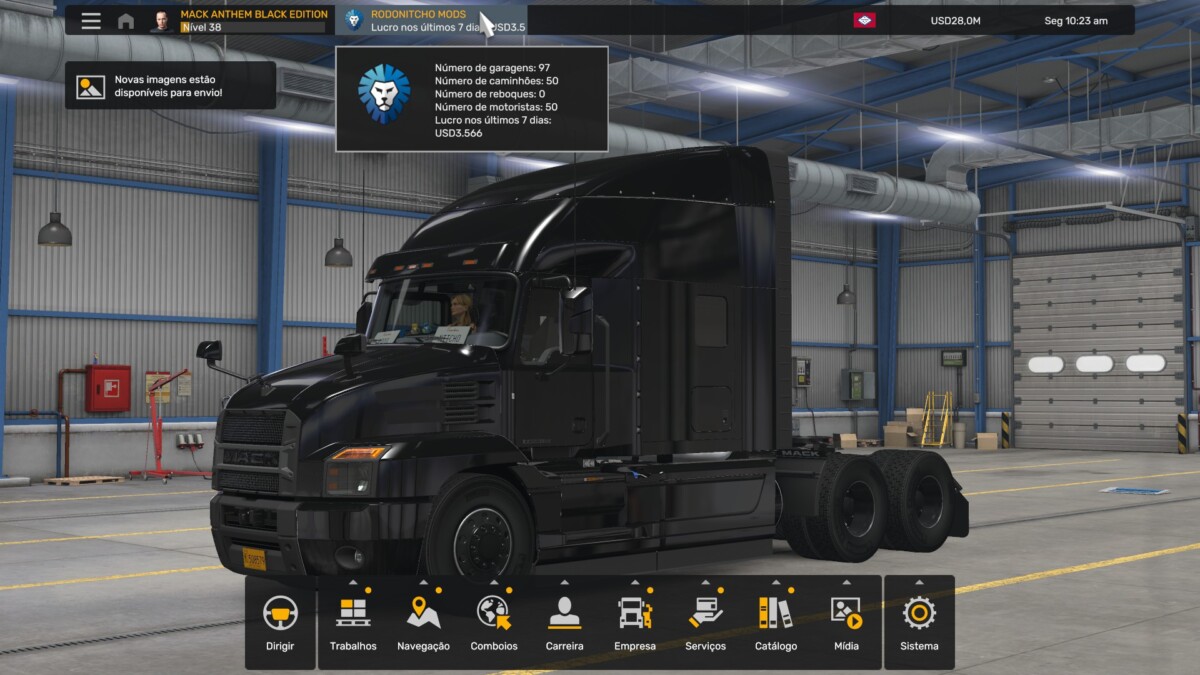Open the new images available notification
This screenshot has height=675, width=1200.
point(170,86)
